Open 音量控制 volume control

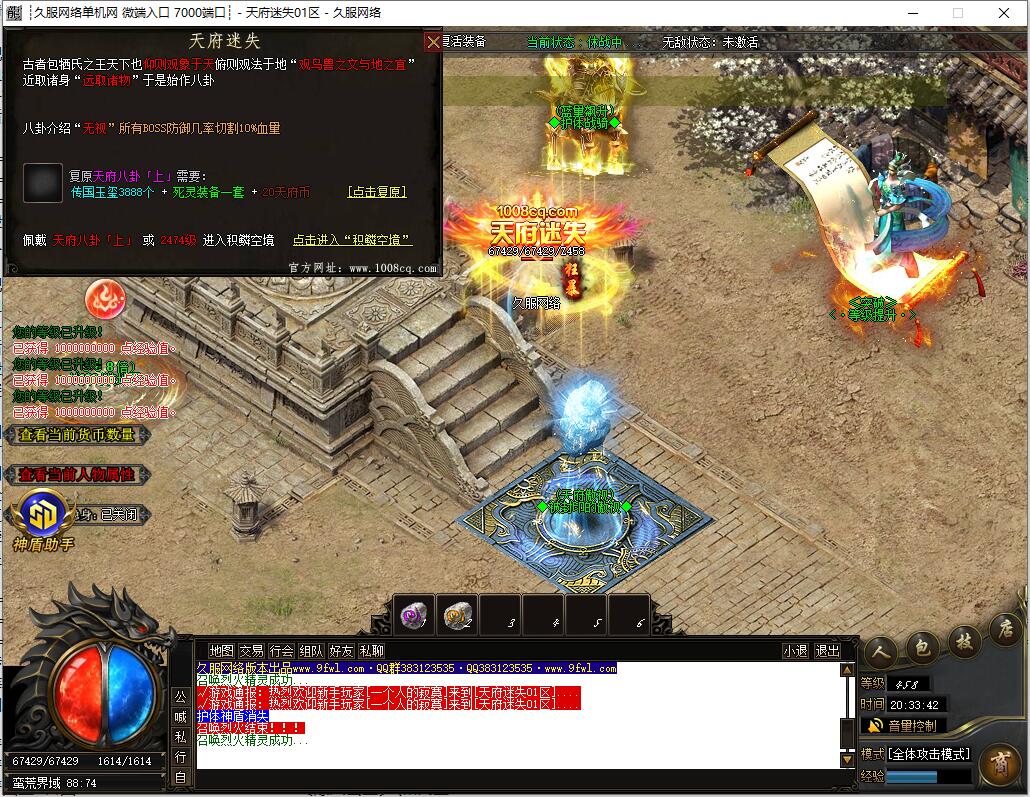click(x=903, y=726)
